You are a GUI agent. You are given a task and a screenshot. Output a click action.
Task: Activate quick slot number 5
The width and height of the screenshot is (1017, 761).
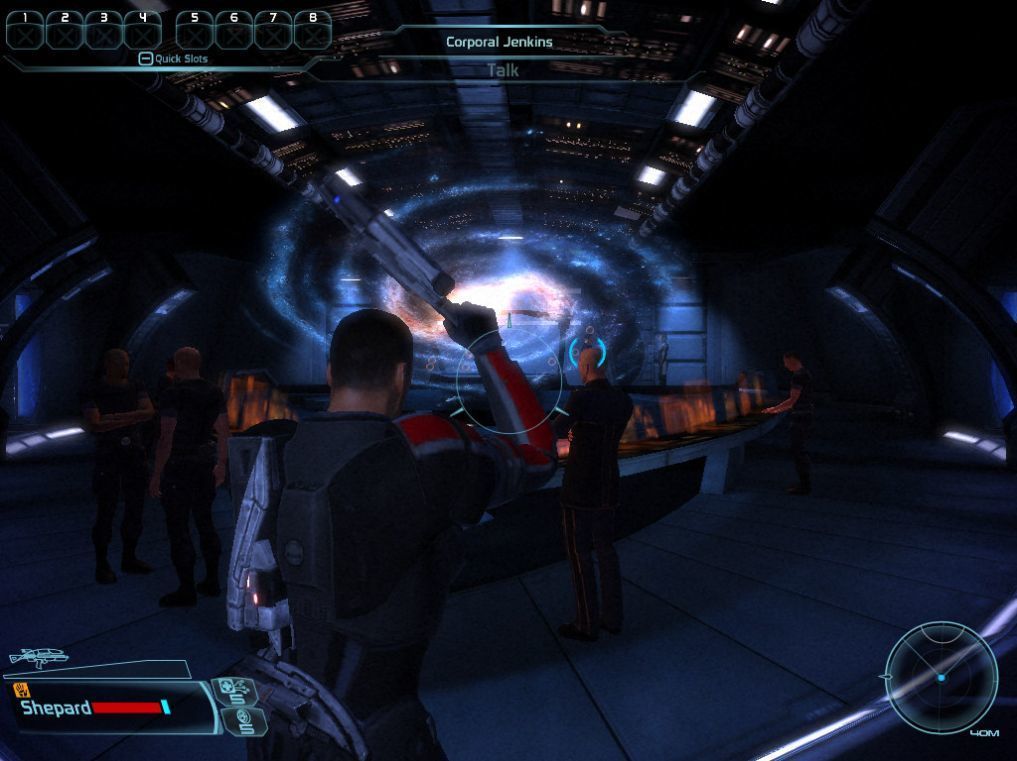coord(195,30)
